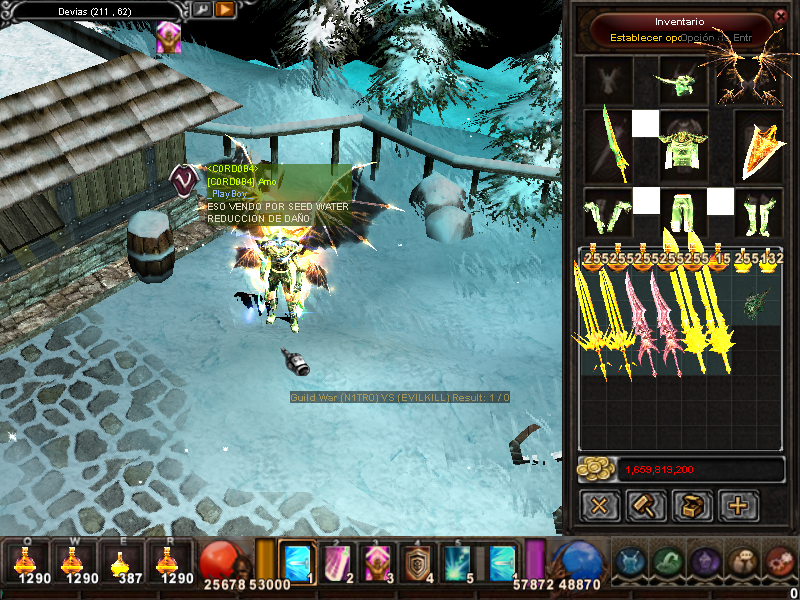Screen dimensions: 800x600
Task: Select the equipped green pants slot
Action: [684, 211]
